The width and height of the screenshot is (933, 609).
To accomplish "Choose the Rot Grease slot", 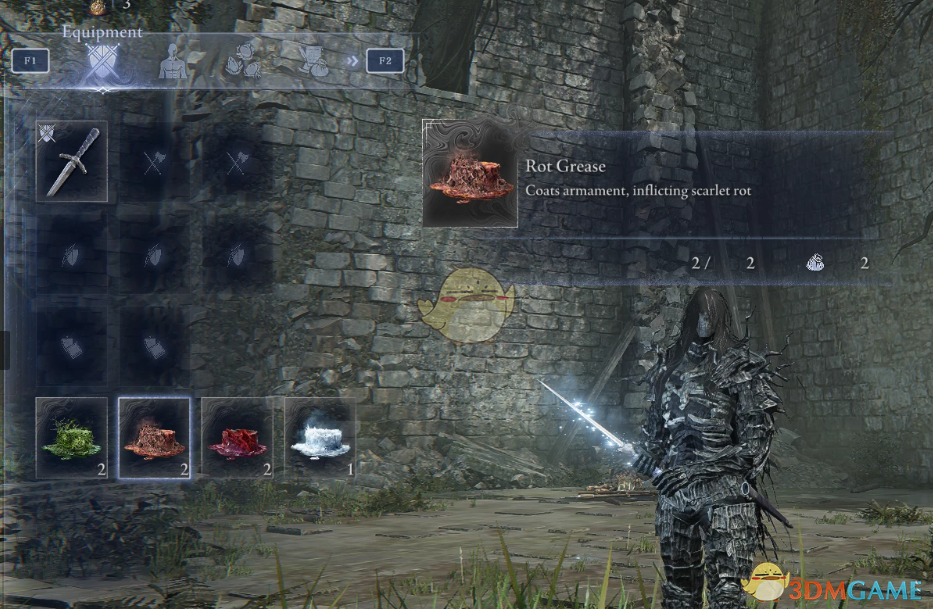I will tap(154, 438).
